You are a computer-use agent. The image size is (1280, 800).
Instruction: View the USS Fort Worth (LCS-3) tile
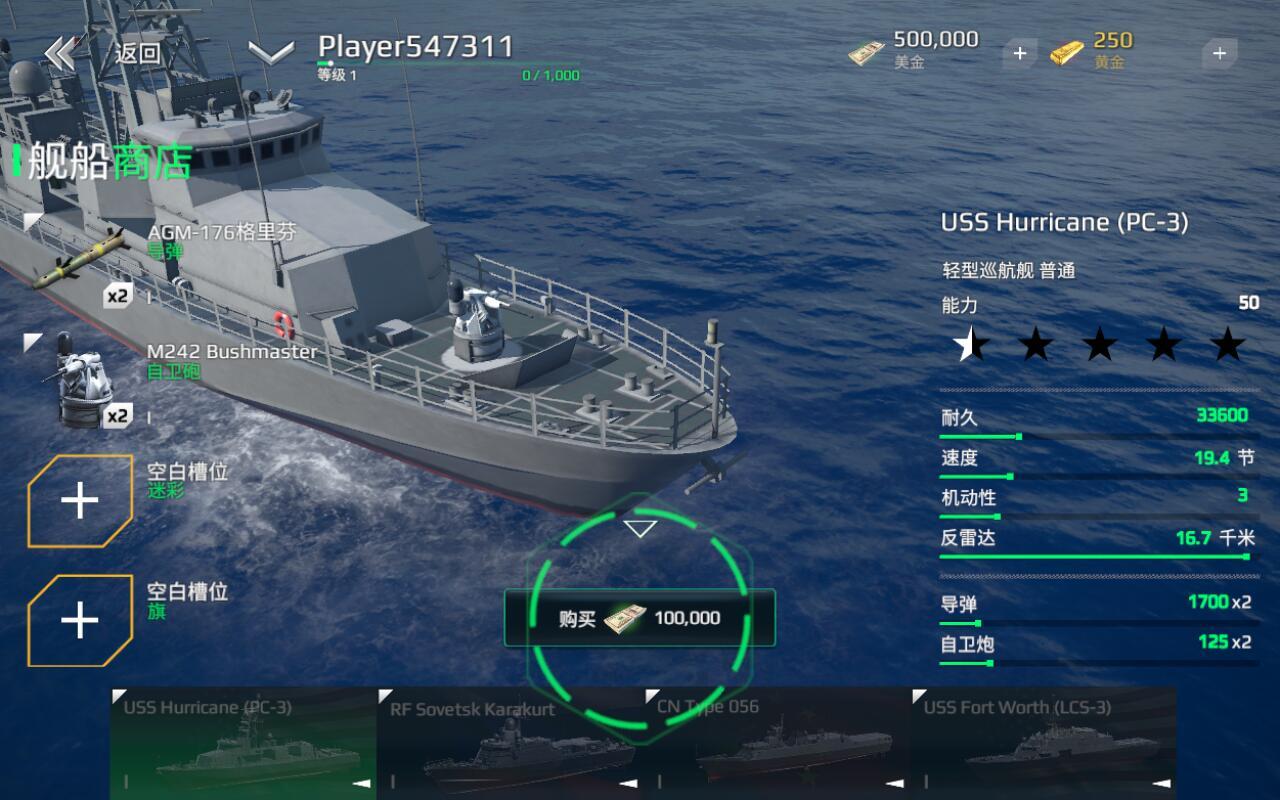coord(1043,743)
